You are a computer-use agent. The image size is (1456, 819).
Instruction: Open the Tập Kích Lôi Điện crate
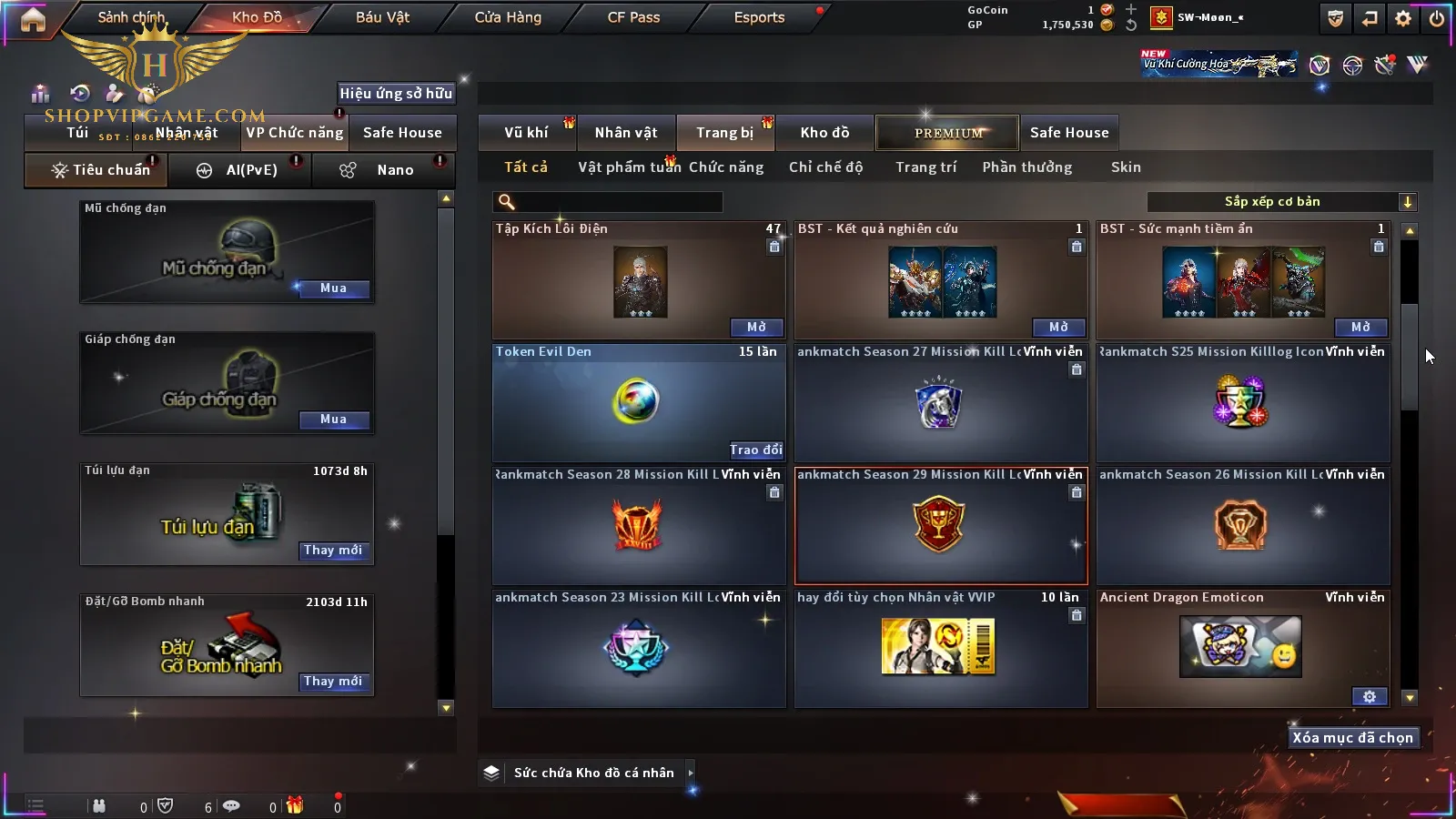756,328
